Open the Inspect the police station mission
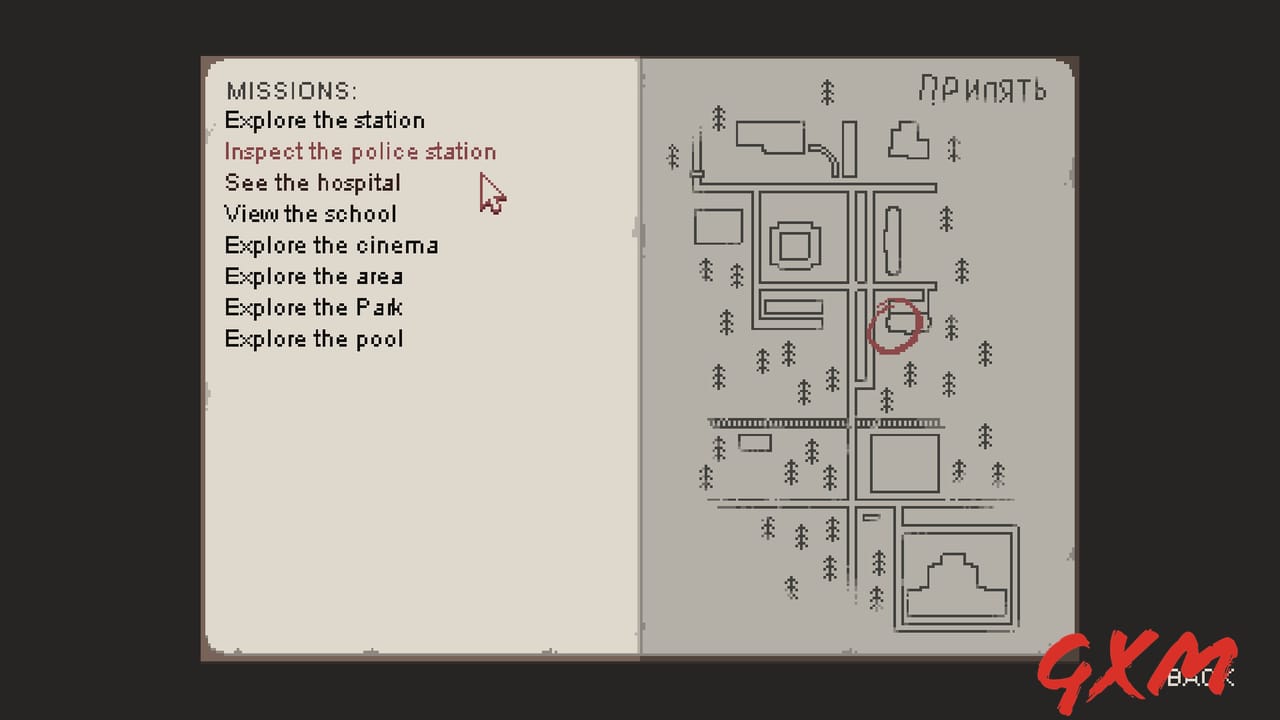 tap(360, 152)
